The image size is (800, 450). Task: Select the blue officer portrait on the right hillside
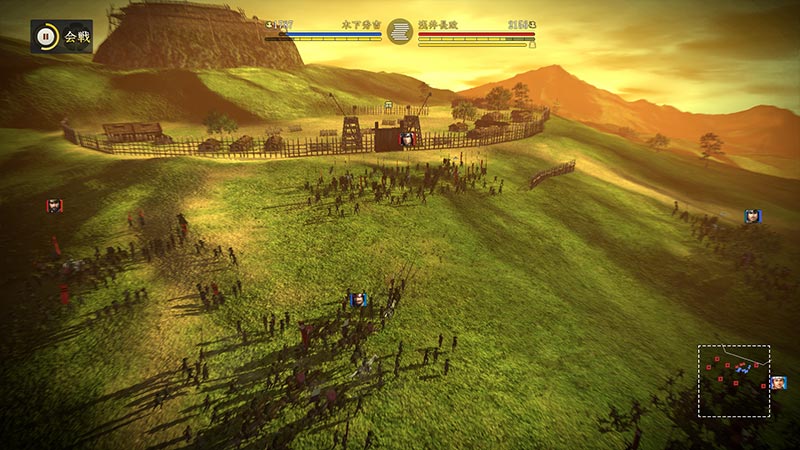[x=752, y=216]
